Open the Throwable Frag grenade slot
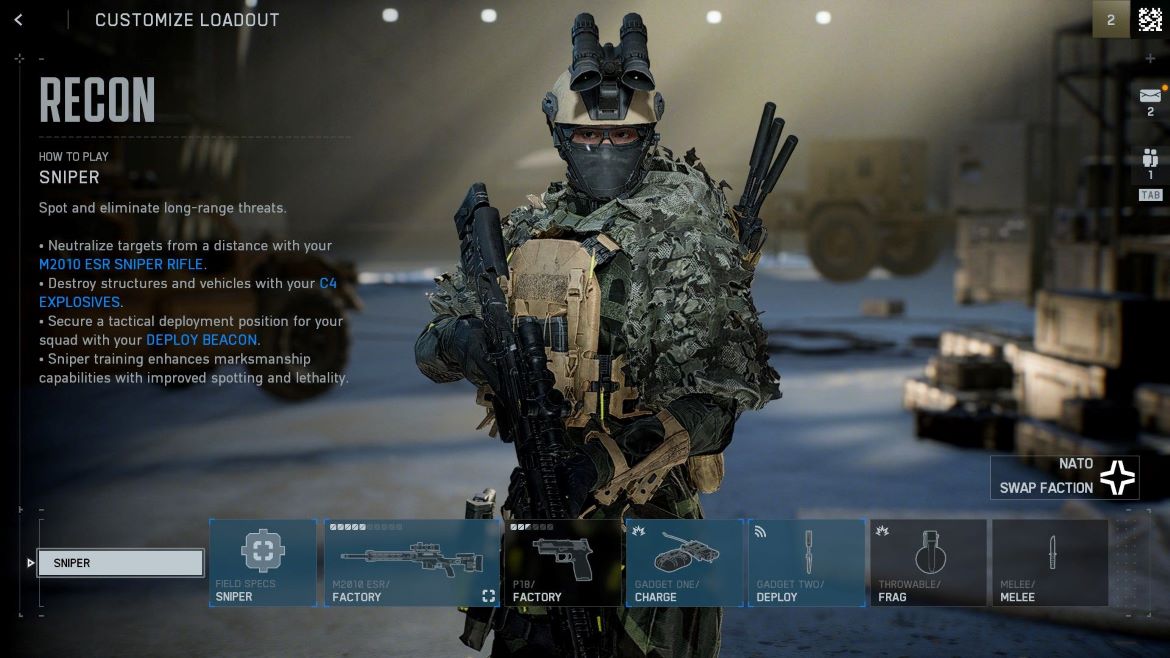The height and width of the screenshot is (658, 1170). [x=928, y=562]
